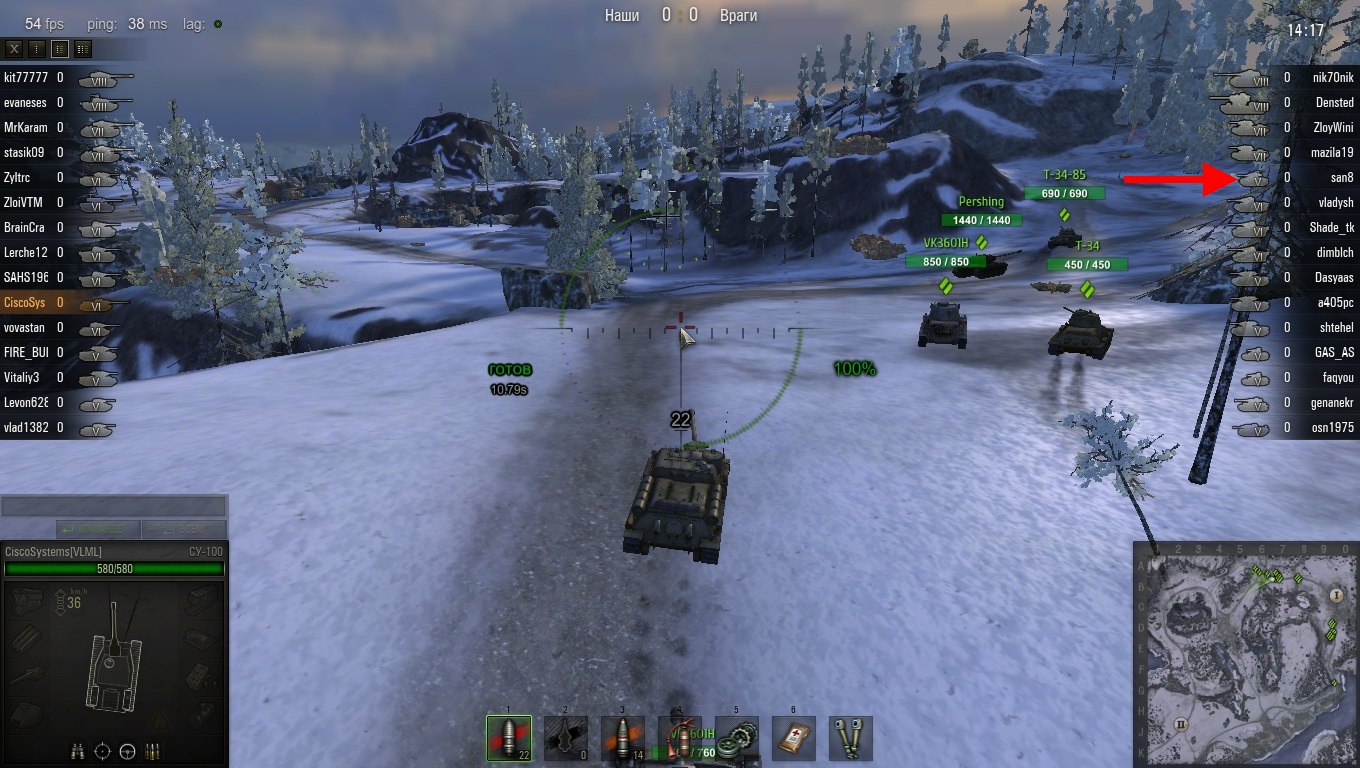Use the first aid kit consumable

[x=794, y=739]
